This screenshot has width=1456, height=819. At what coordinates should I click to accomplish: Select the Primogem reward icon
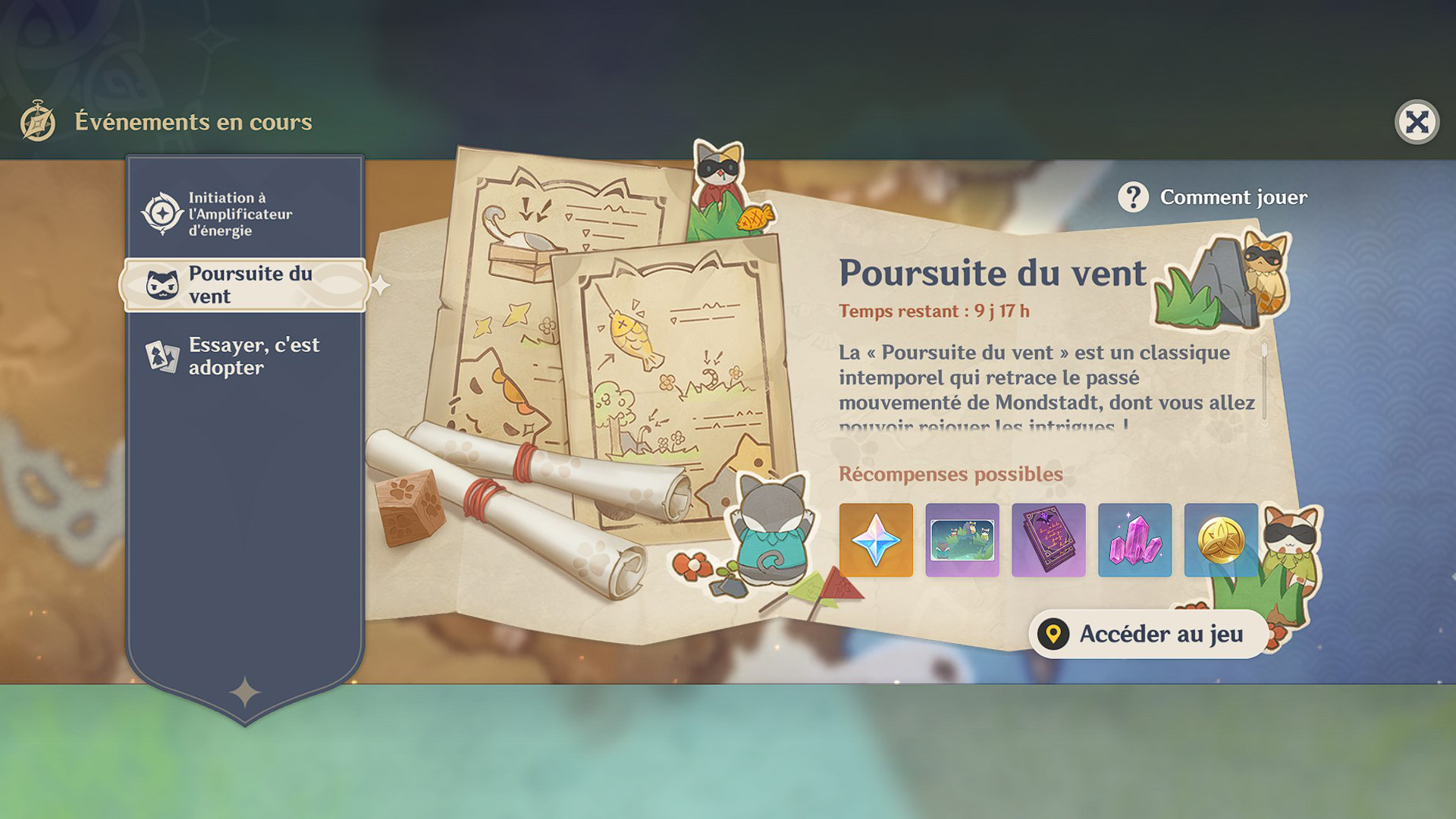pyautogui.click(x=876, y=541)
